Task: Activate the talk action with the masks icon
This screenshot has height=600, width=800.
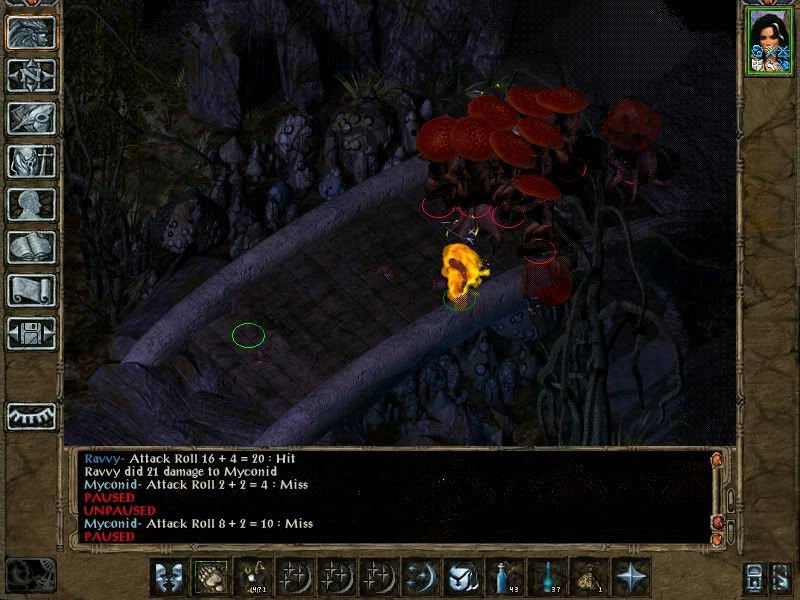Action: pyautogui.click(x=168, y=576)
